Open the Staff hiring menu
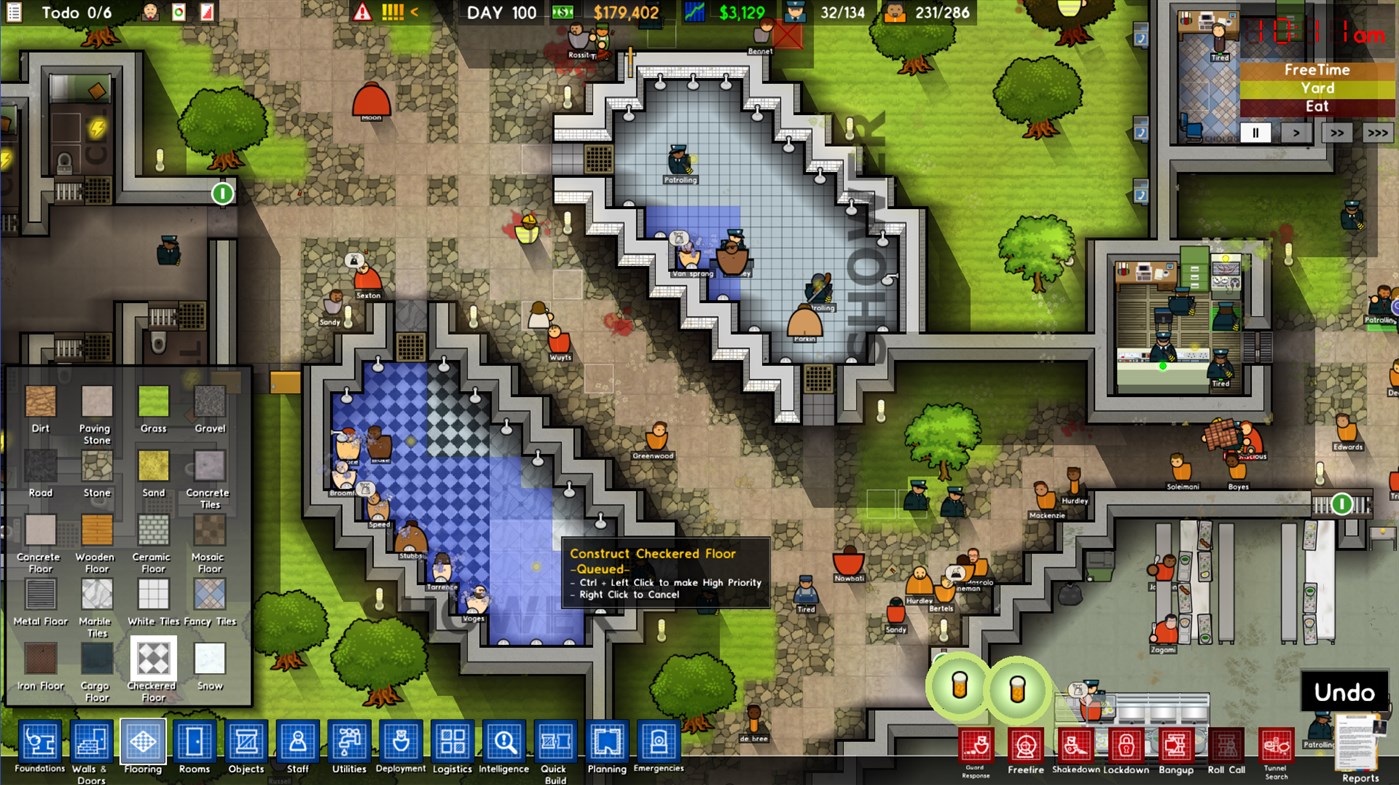The image size is (1399, 785). [296, 742]
